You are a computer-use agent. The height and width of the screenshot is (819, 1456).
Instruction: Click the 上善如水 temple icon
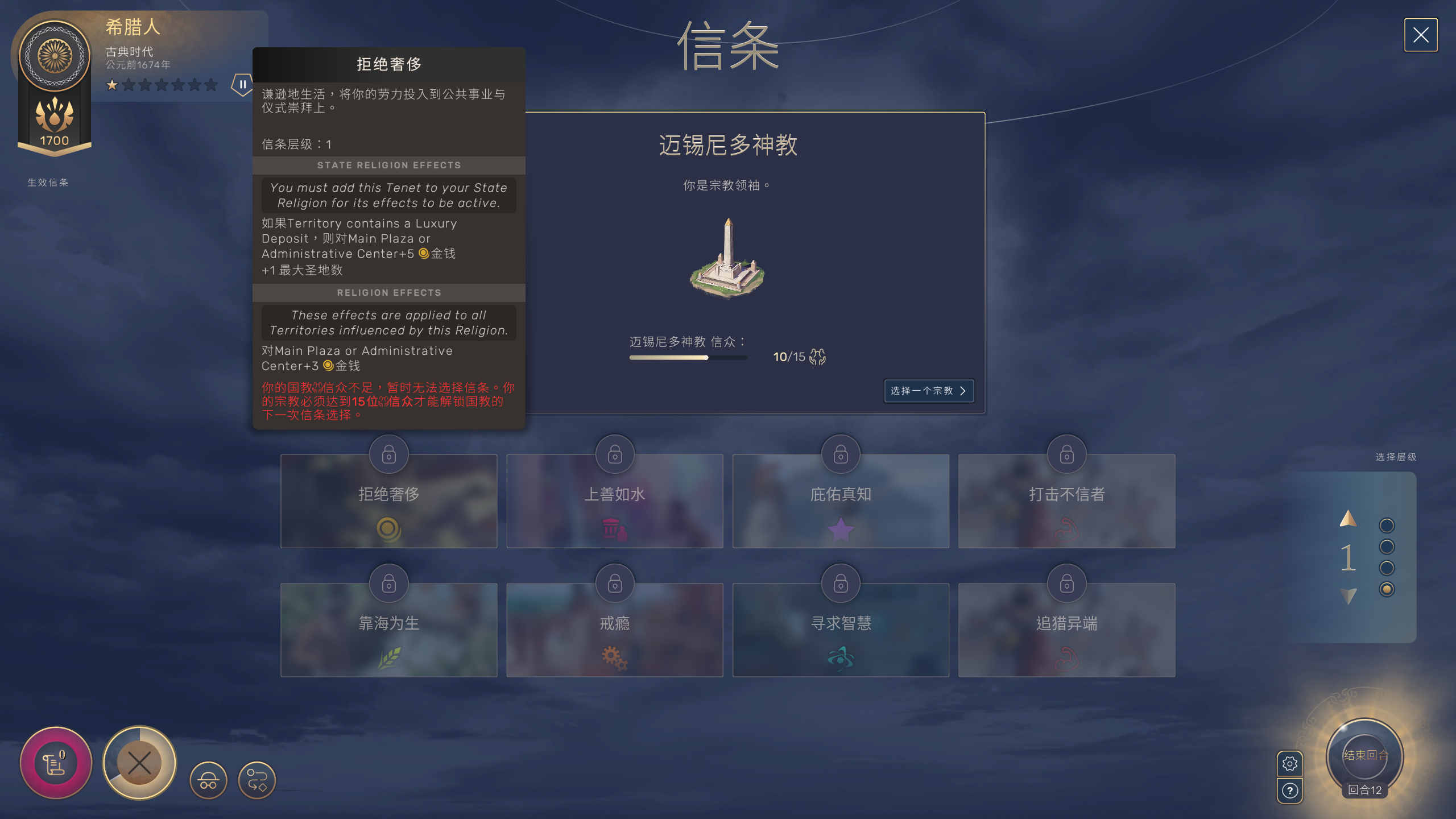(x=614, y=530)
